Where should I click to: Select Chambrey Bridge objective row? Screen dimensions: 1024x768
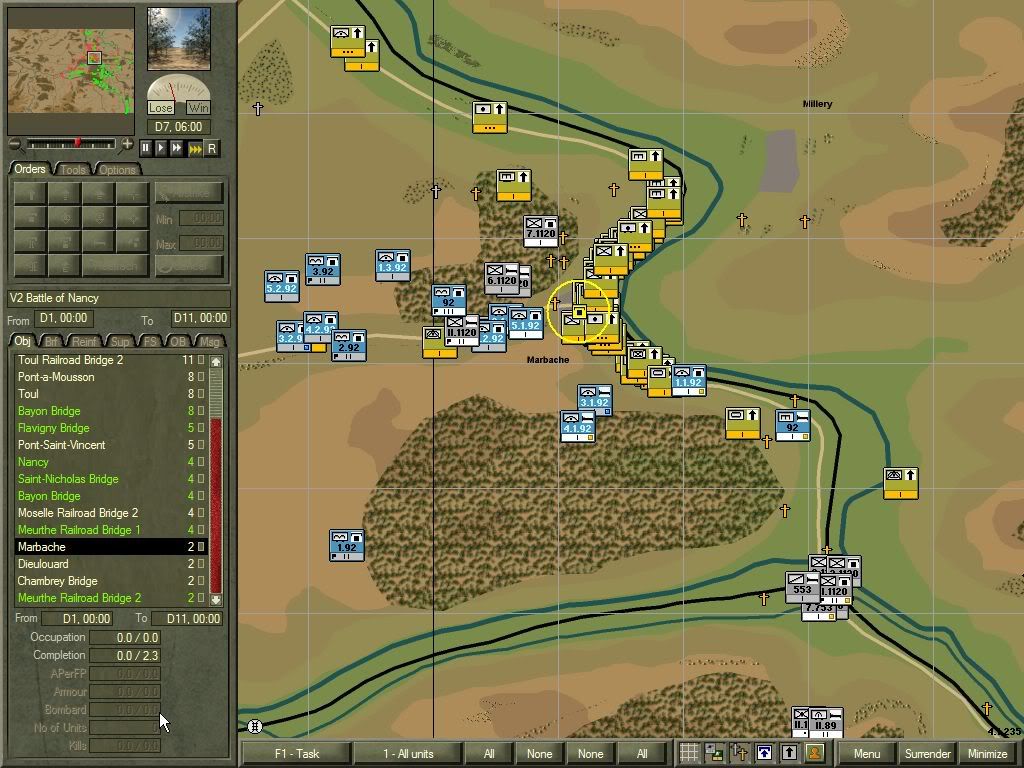click(x=57, y=581)
